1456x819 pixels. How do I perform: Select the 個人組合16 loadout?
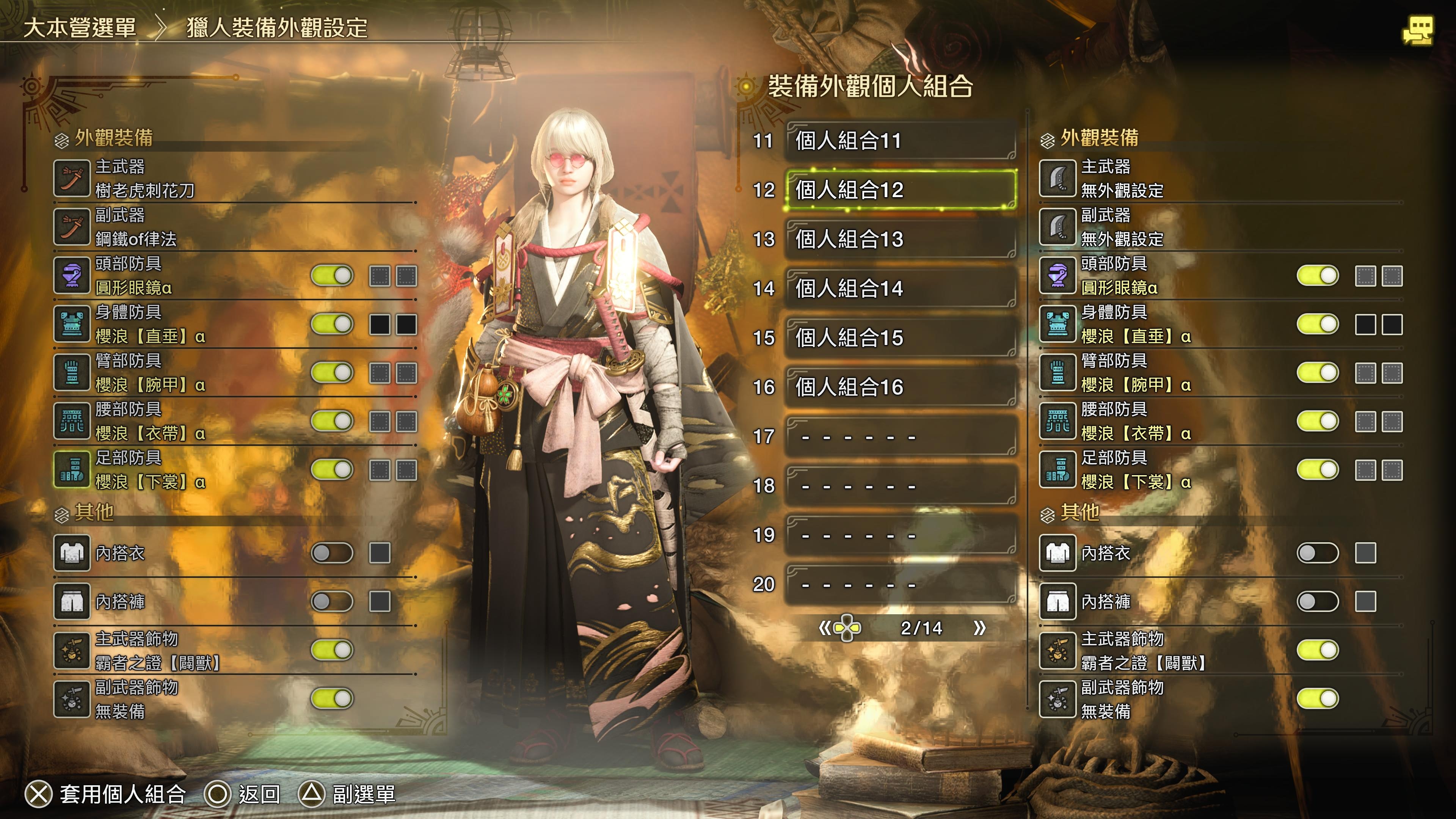click(x=901, y=387)
